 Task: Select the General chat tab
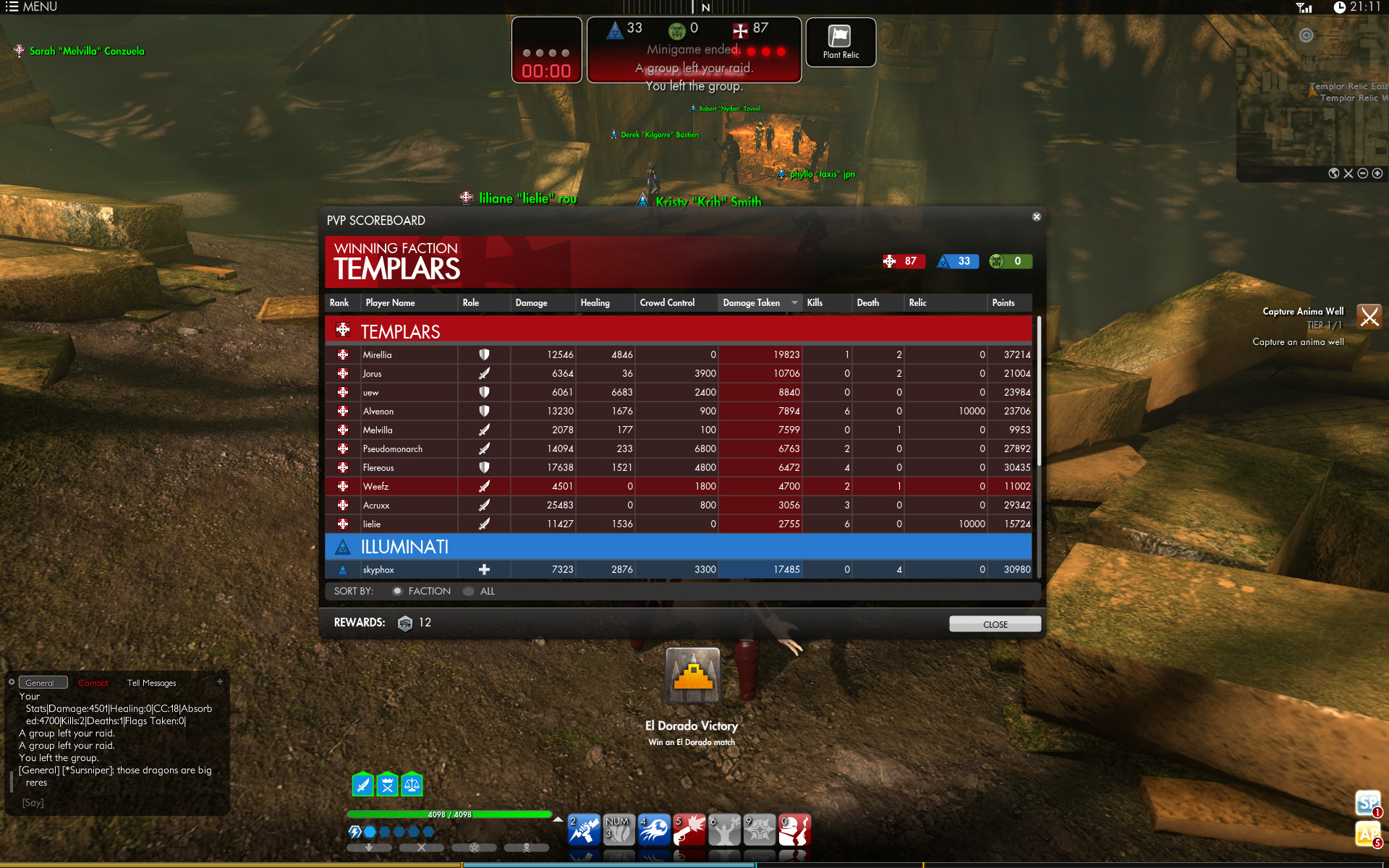[41, 683]
